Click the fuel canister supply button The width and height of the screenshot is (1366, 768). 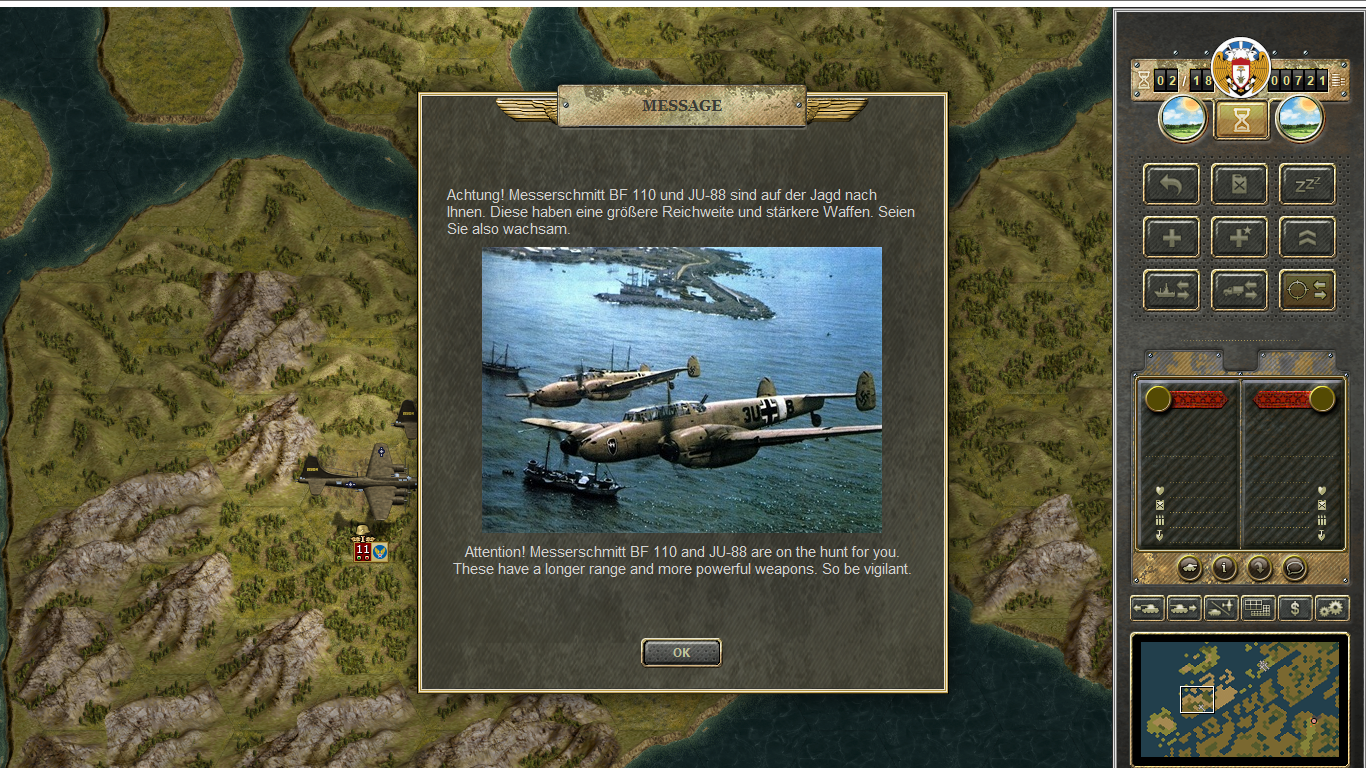[x=1239, y=184]
